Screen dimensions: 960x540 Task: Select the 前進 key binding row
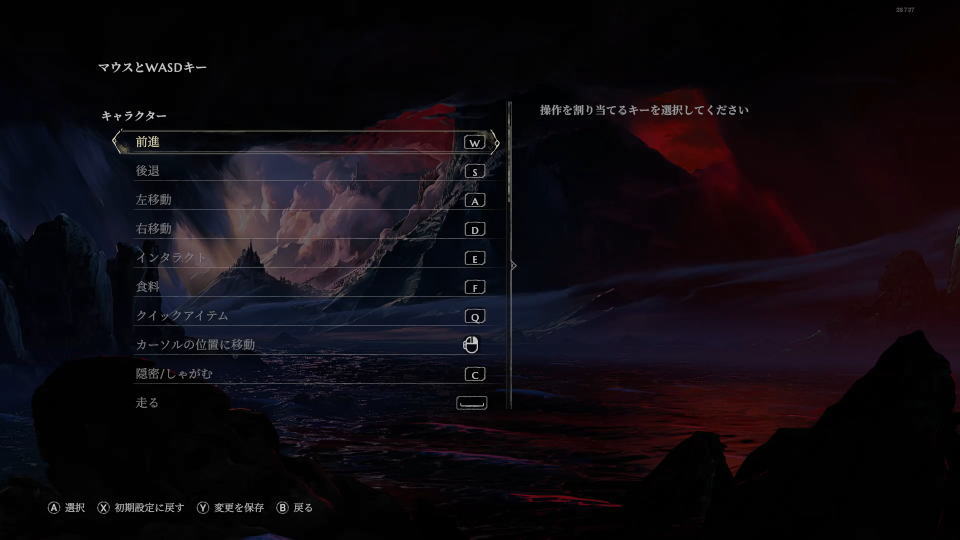pos(305,142)
